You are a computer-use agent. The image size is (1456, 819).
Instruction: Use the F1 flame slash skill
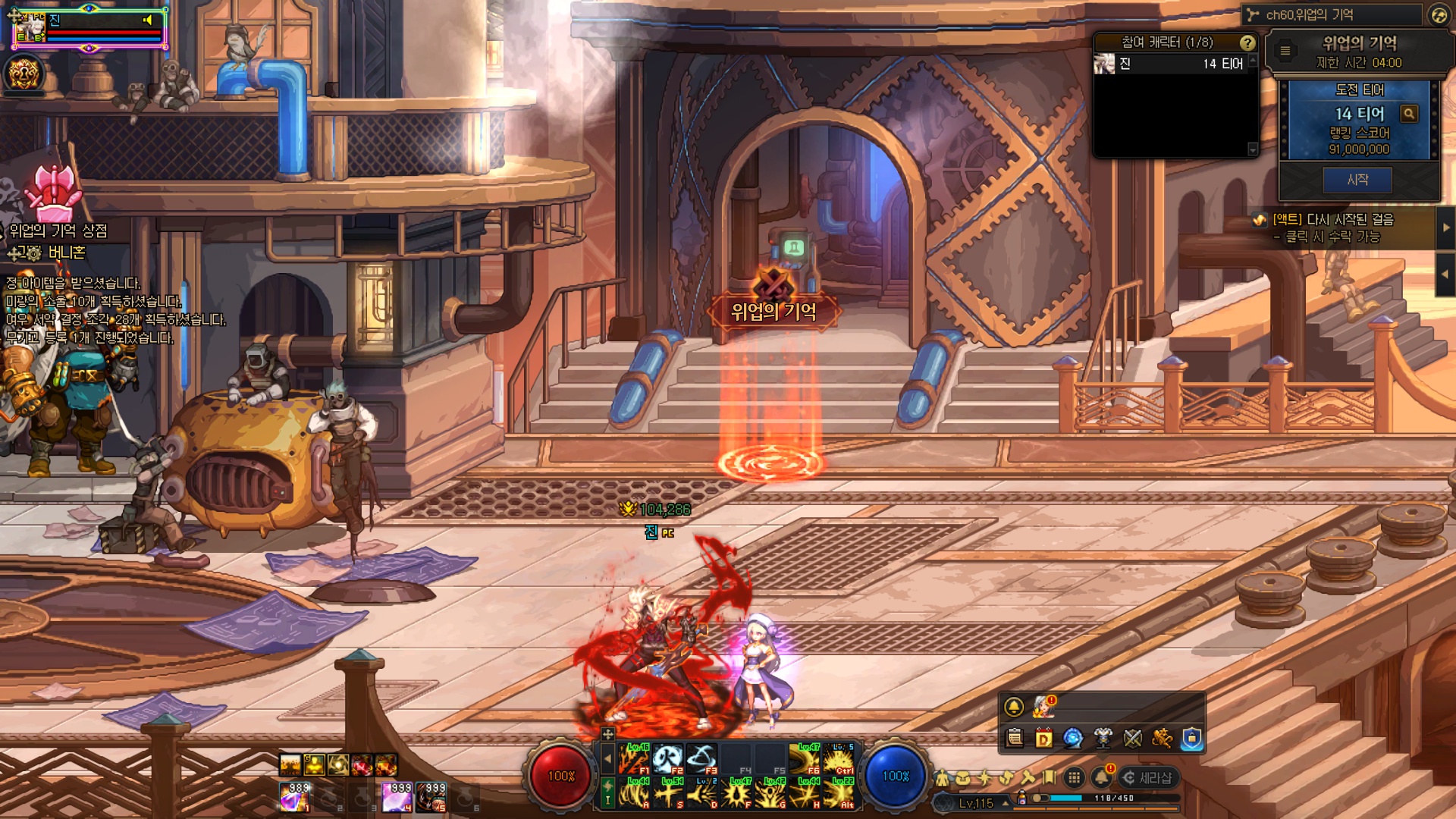635,758
